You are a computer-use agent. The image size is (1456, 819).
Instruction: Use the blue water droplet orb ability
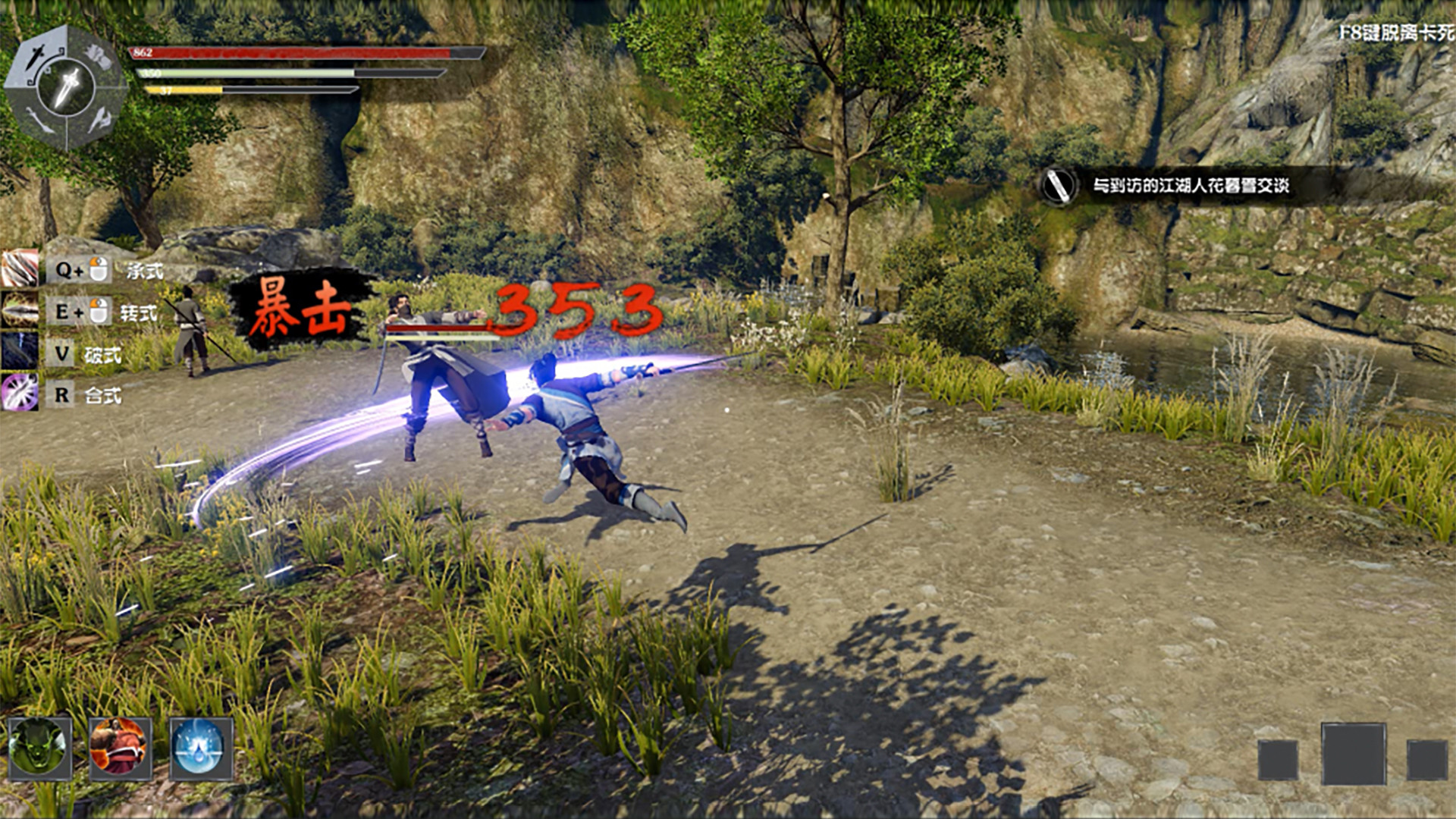pyautogui.click(x=200, y=748)
